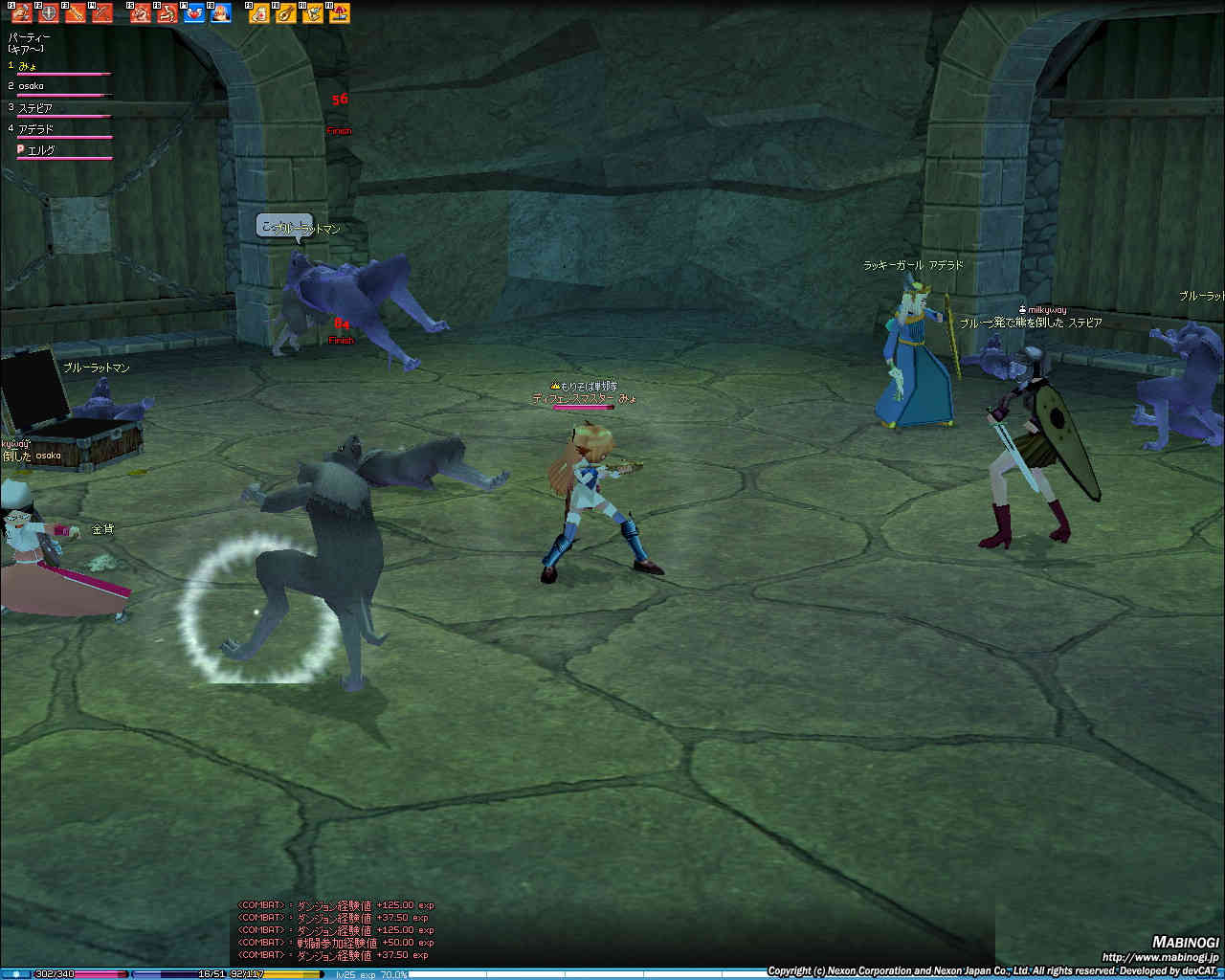
Task: Choose party member ステビア in the list
Action: tap(34, 108)
